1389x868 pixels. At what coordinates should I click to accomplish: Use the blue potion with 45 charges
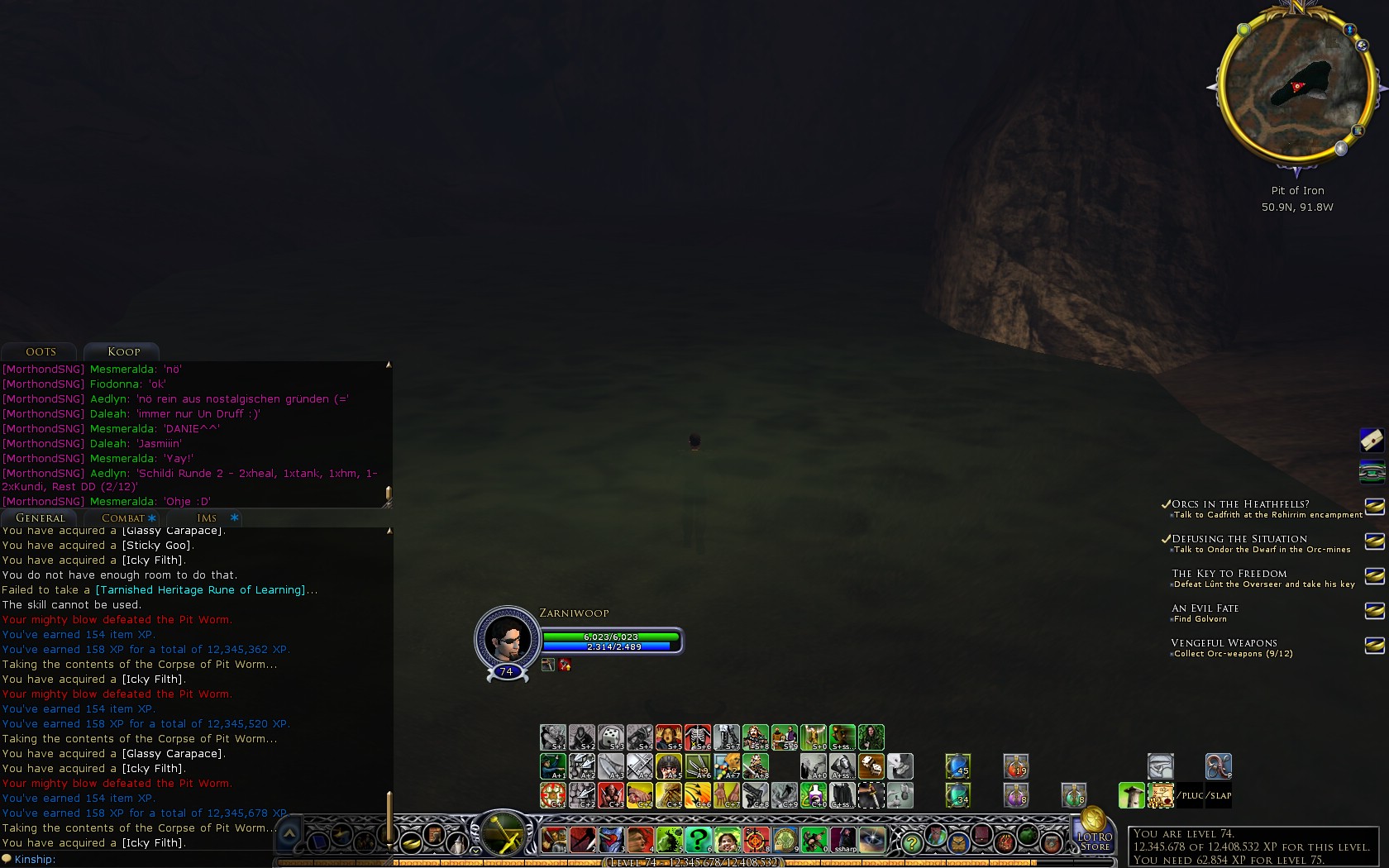pyautogui.click(x=957, y=766)
